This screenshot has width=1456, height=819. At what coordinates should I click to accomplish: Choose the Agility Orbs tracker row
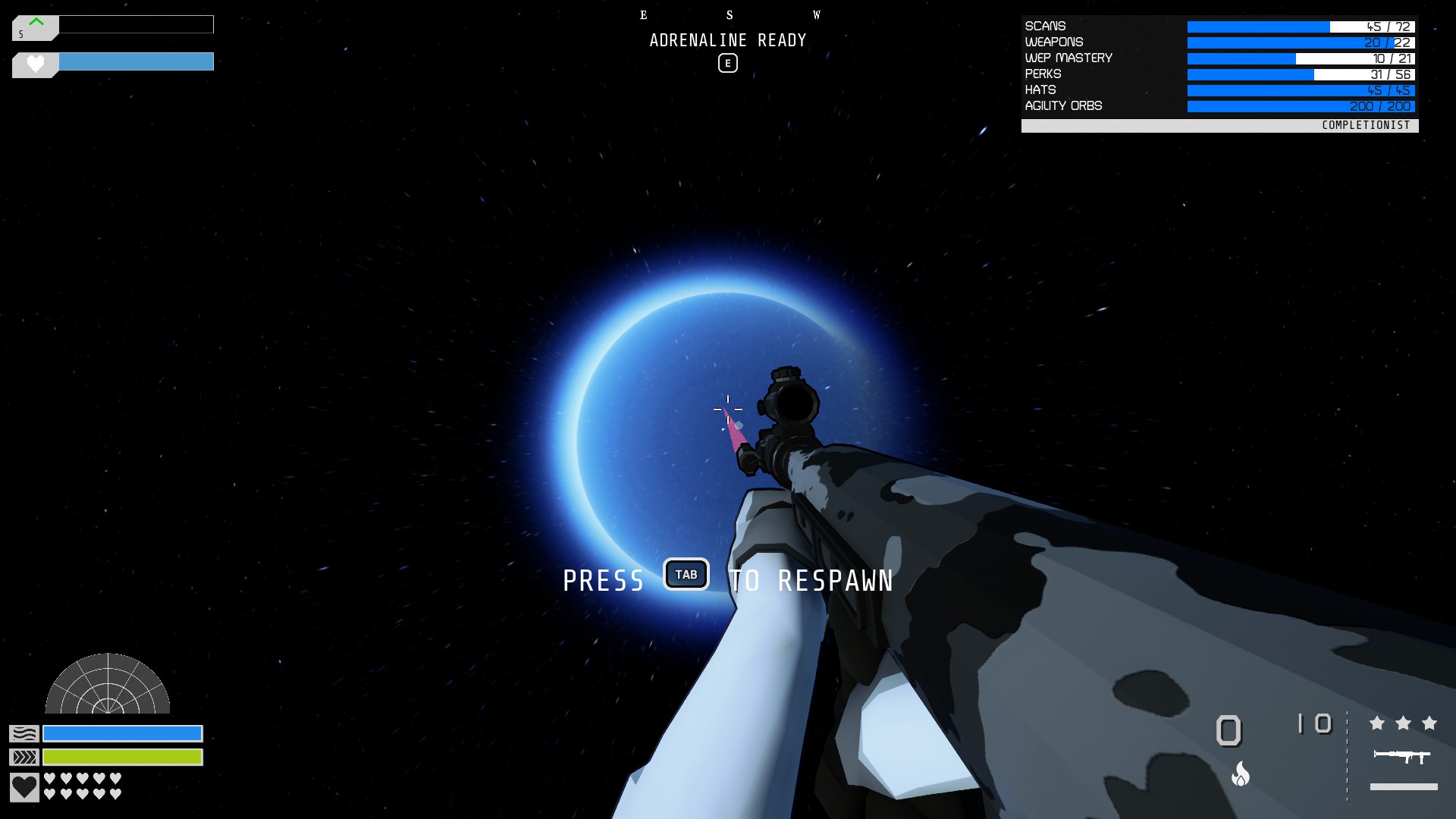(x=1219, y=106)
